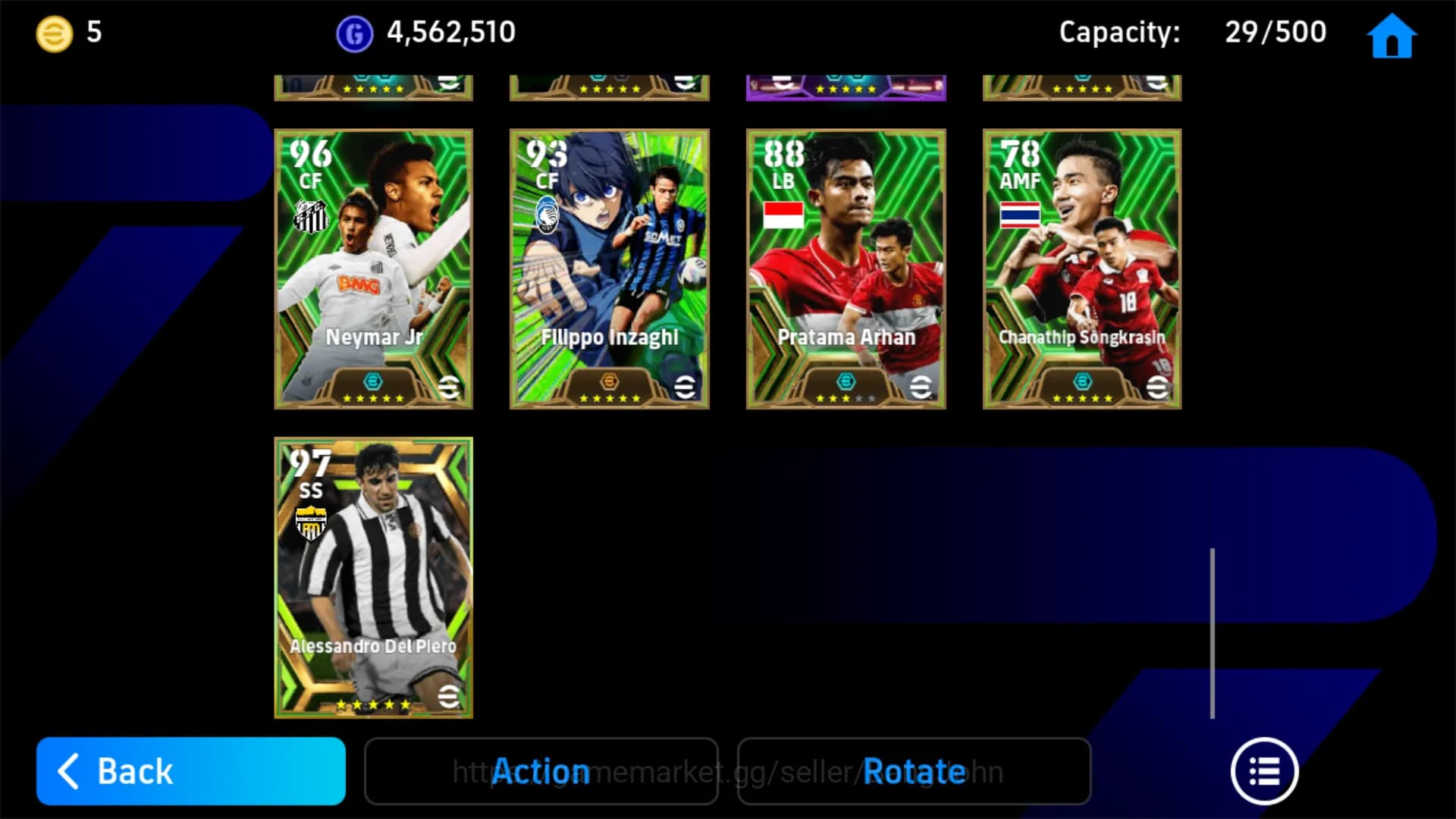Select the Filippo Inzaghi card
Image resolution: width=1456 pixels, height=819 pixels.
pos(609,267)
